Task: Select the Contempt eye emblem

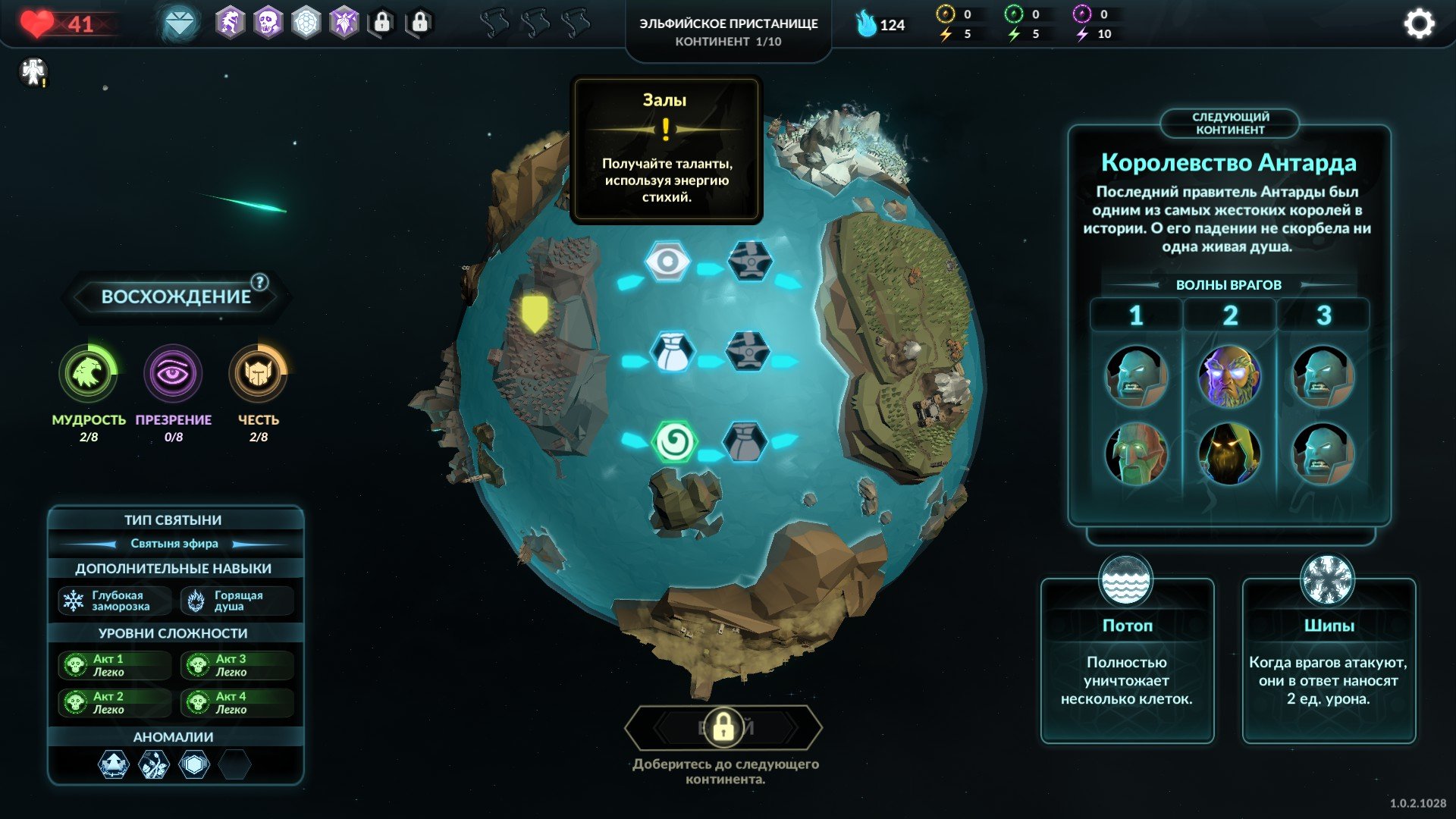Action: [x=173, y=373]
